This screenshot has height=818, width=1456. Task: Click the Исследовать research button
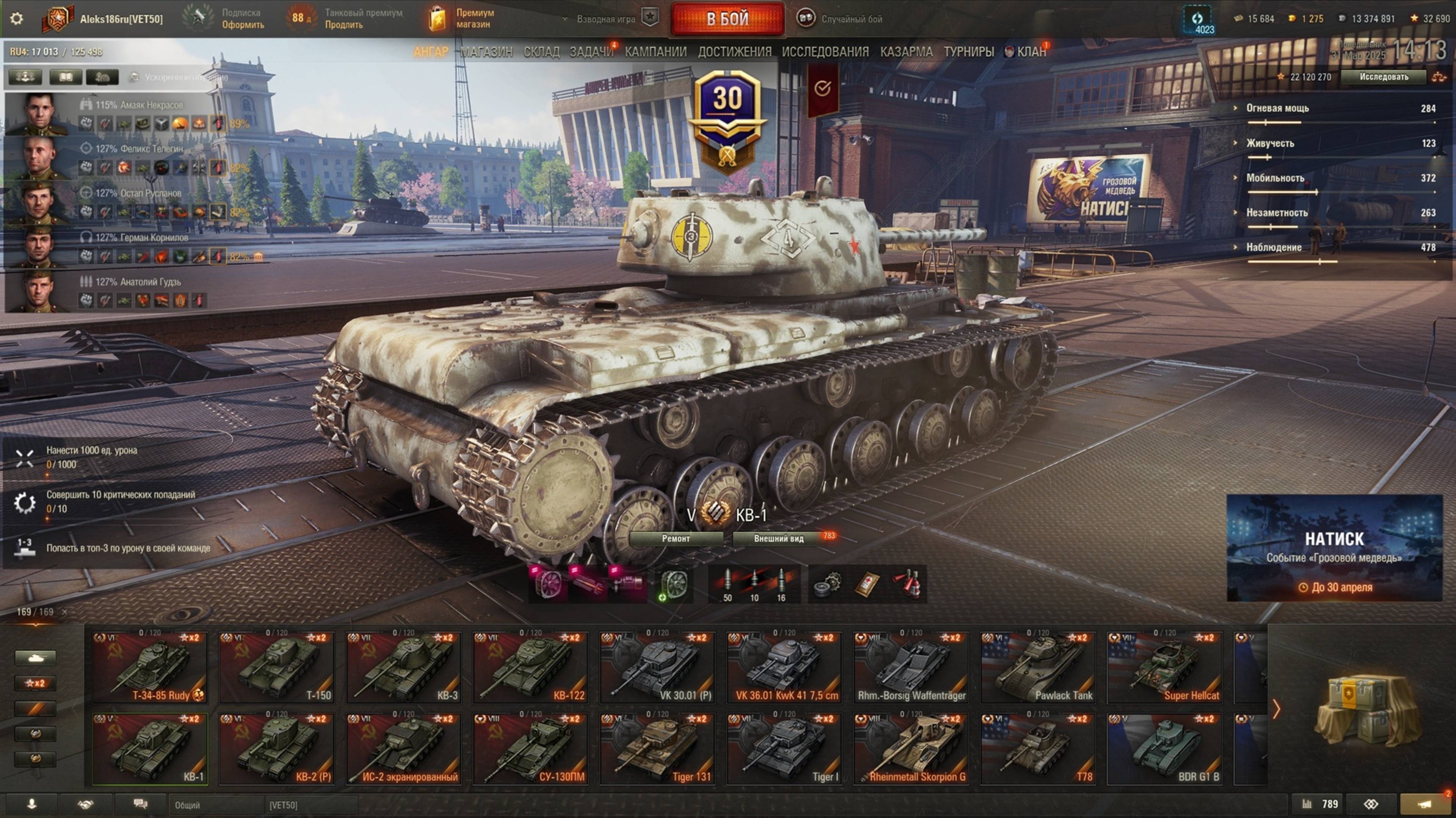point(1383,77)
